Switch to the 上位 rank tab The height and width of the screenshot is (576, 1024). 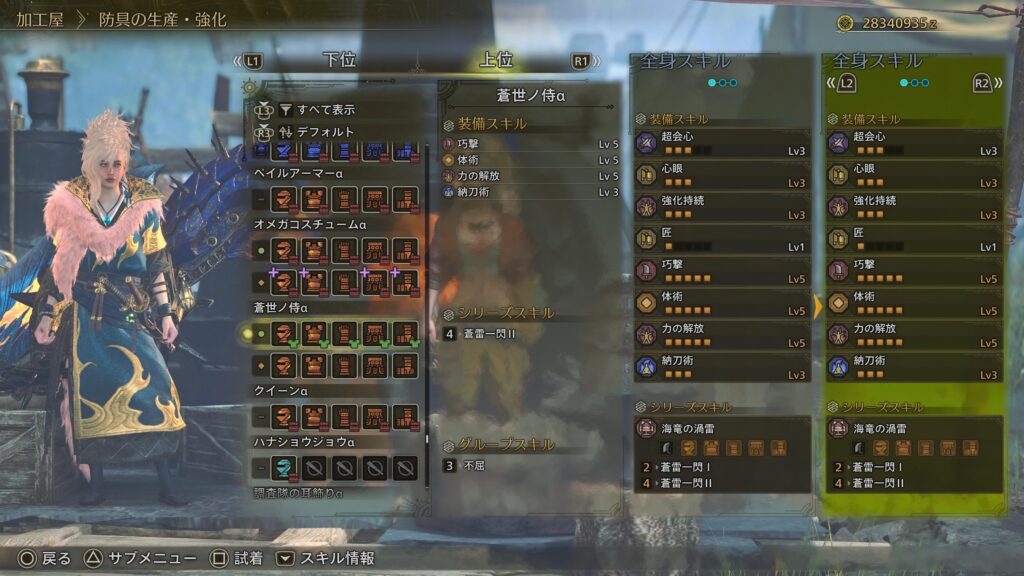coord(496,60)
